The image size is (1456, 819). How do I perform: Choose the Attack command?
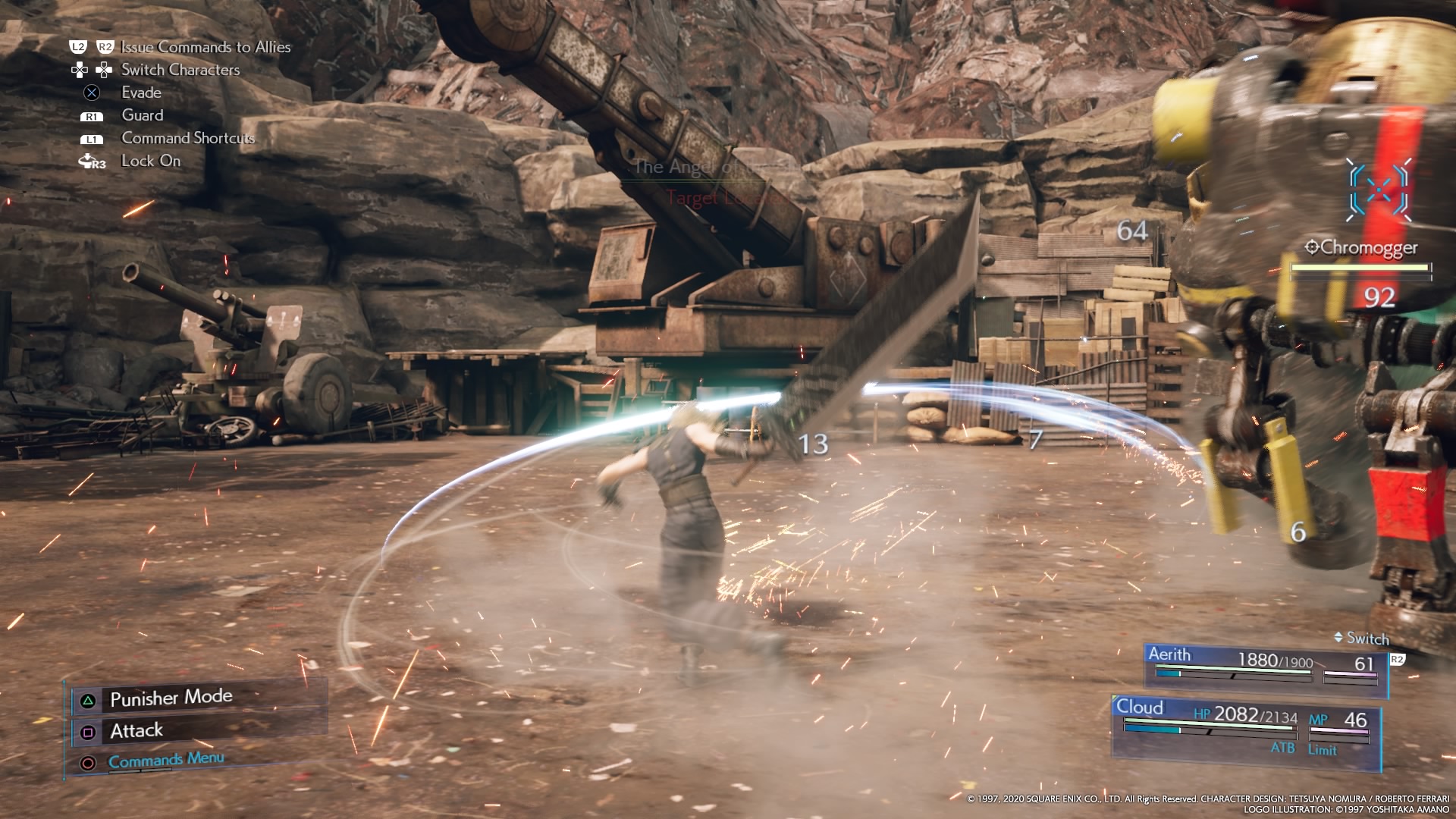pyautogui.click(x=136, y=731)
